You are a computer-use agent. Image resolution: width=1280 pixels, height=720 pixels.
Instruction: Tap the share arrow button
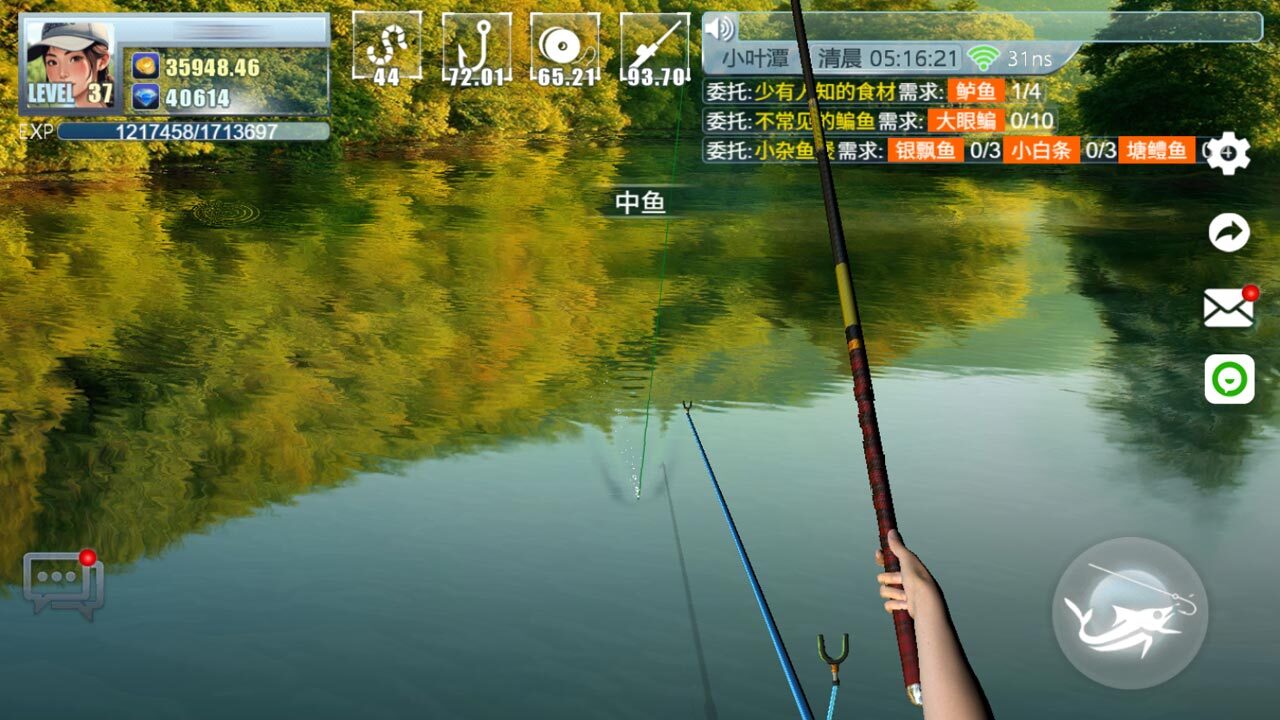point(1229,233)
